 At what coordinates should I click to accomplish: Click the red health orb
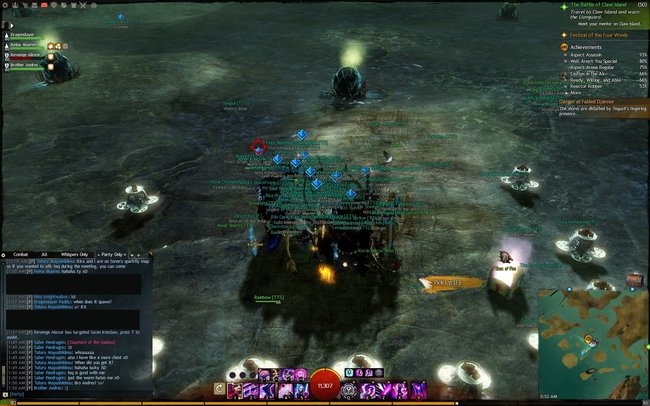tap(324, 385)
